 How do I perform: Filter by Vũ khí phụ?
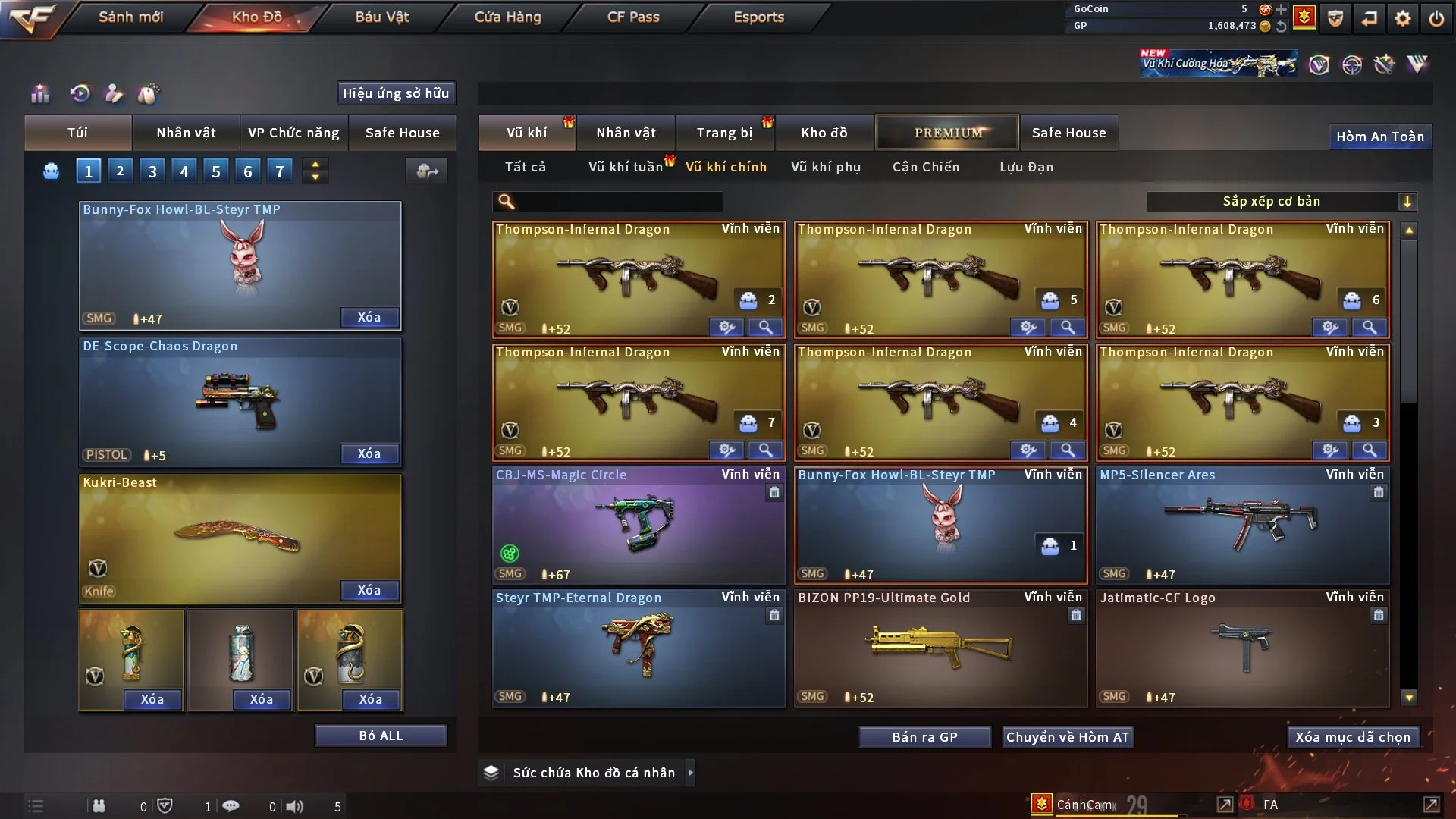(826, 167)
